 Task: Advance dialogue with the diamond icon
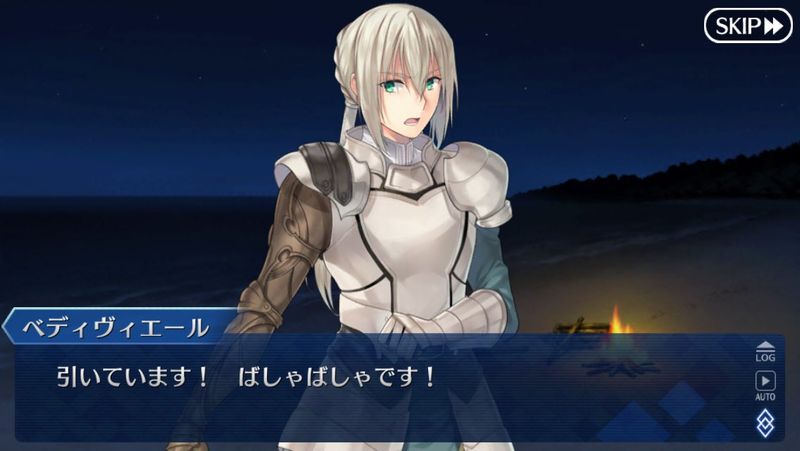(x=765, y=423)
